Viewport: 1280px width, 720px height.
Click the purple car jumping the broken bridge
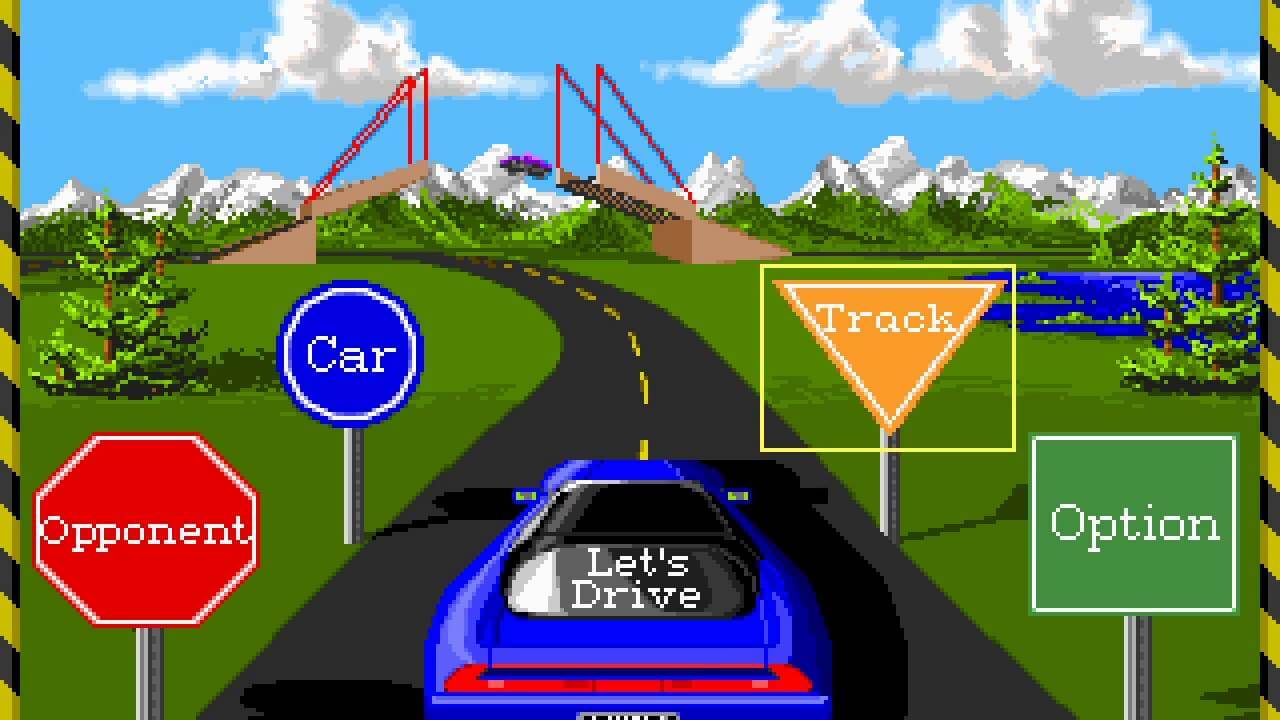click(x=527, y=167)
